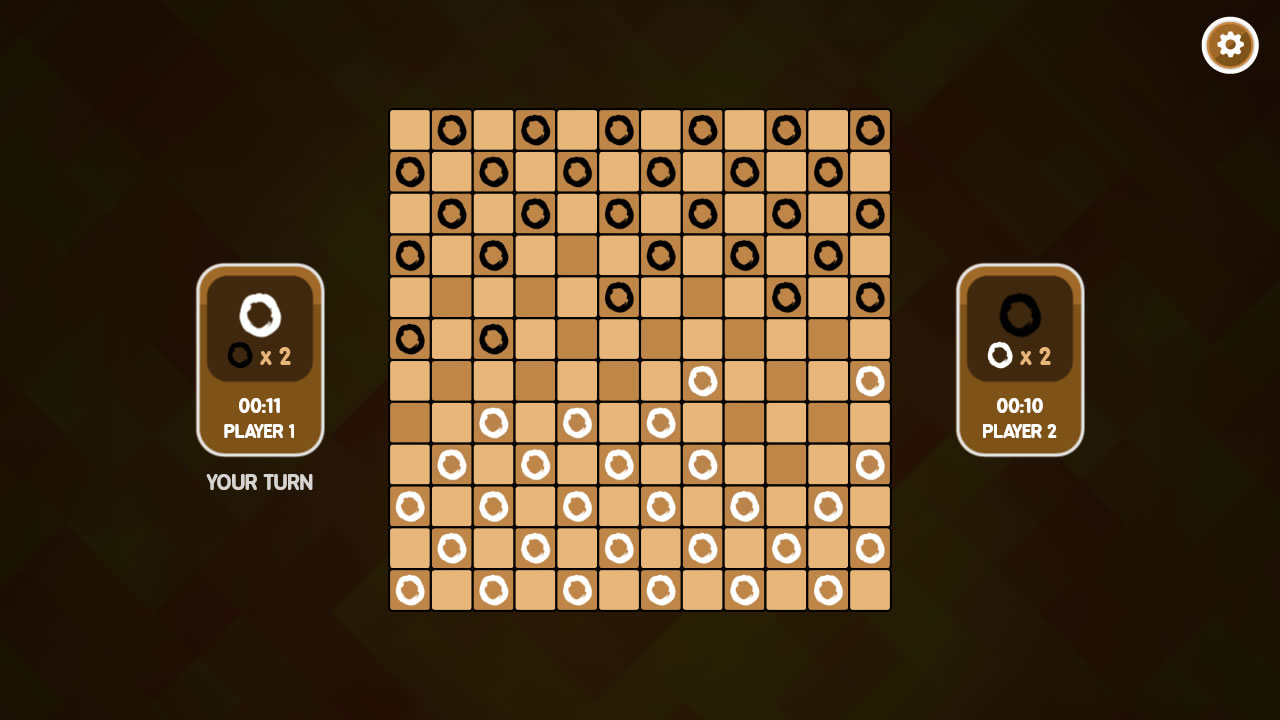This screenshot has height=720, width=1280.
Task: Open the settings gear menu
Action: point(1229,44)
